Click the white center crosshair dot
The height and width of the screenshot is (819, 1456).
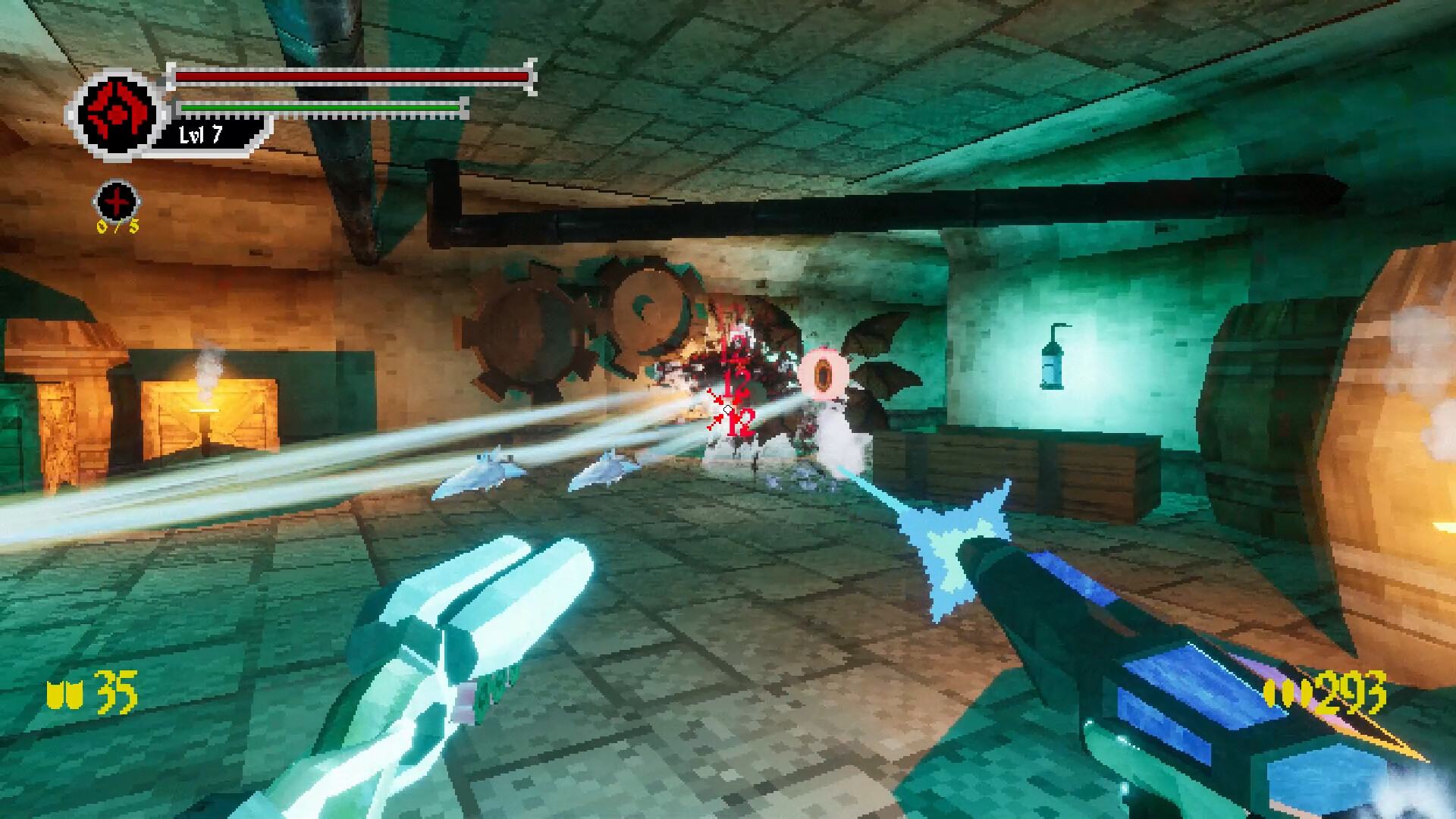727,409
